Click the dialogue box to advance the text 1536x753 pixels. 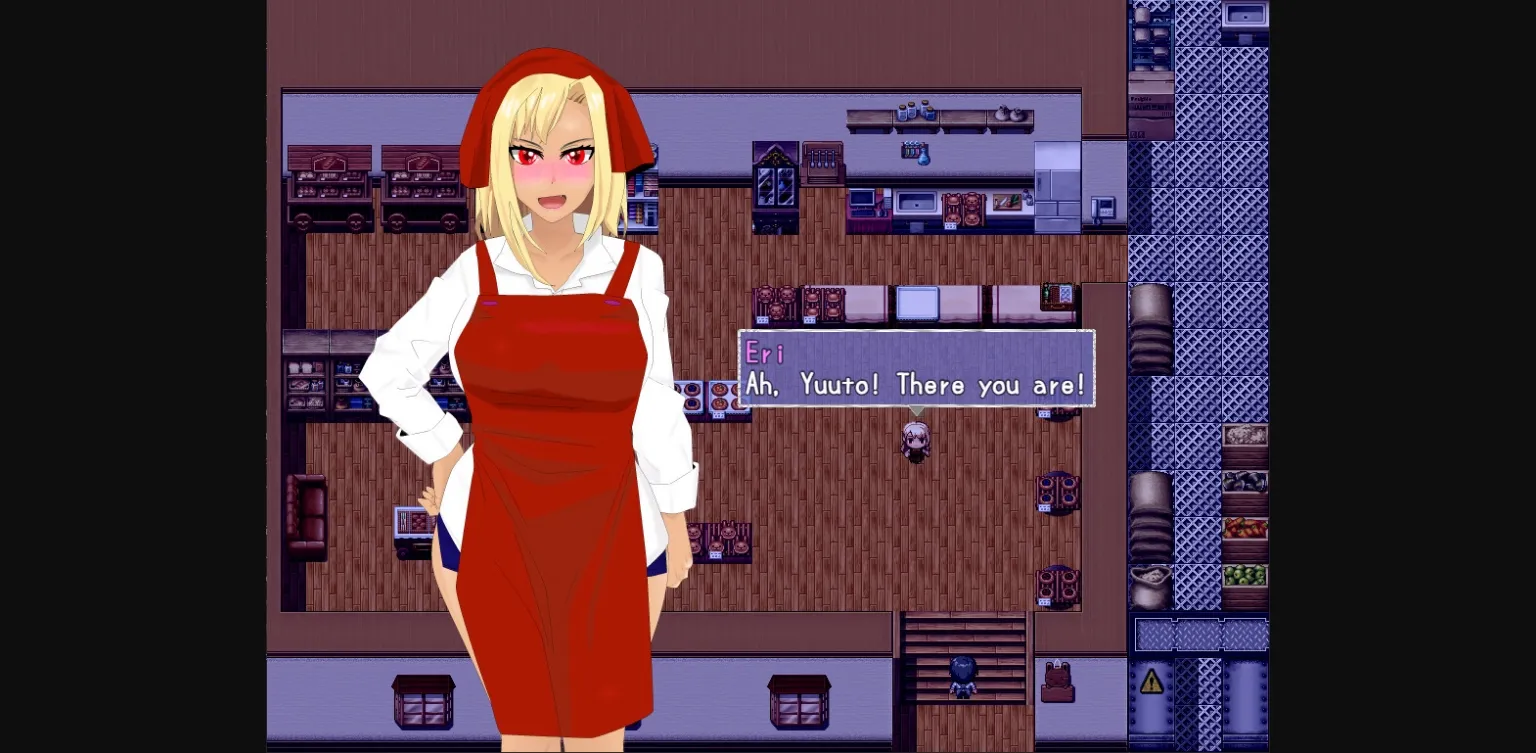[915, 385]
